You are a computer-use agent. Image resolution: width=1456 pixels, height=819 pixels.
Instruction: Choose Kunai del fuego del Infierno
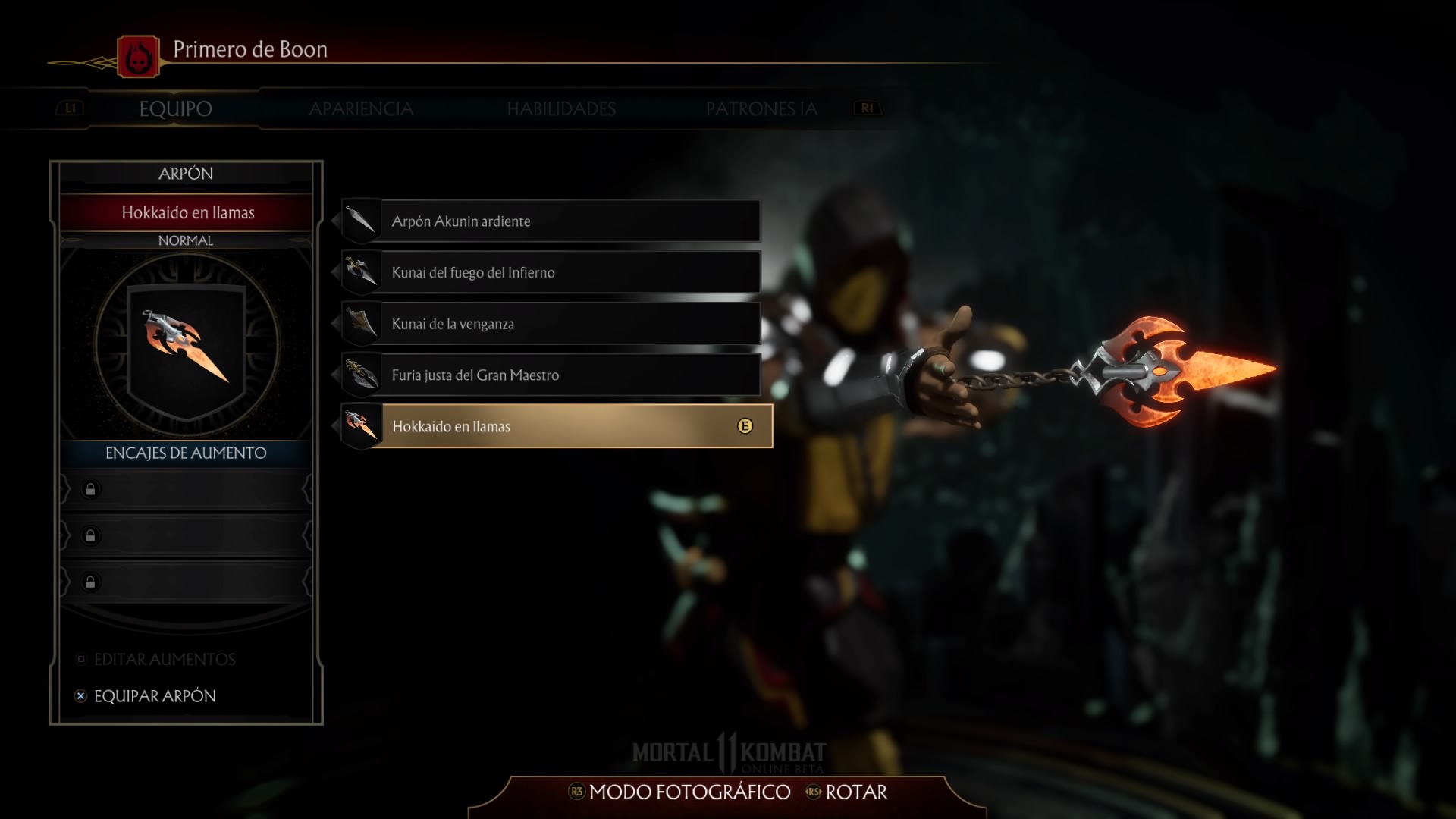pyautogui.click(x=551, y=272)
